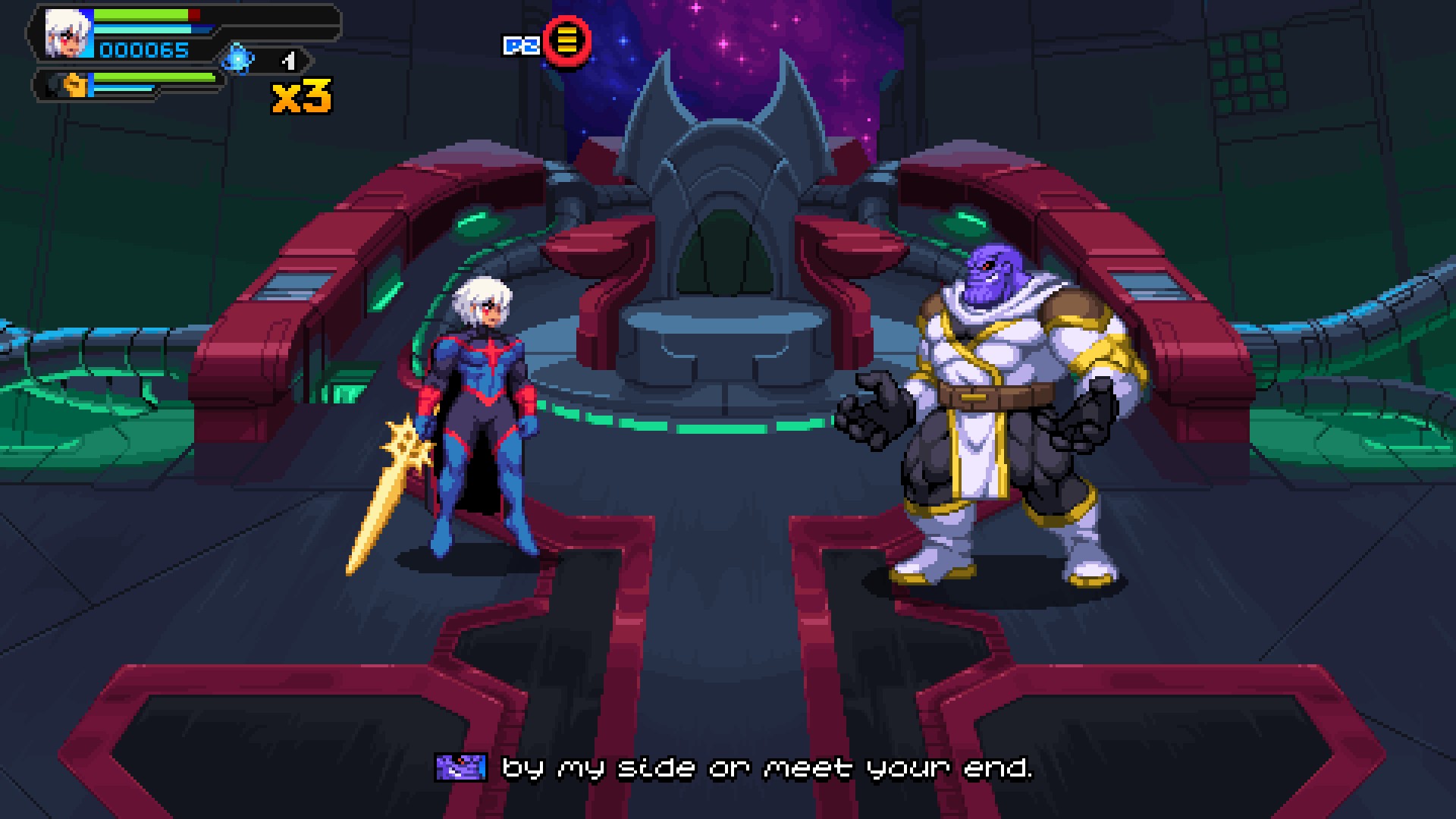Click the red P2 join coin icon

(x=567, y=43)
